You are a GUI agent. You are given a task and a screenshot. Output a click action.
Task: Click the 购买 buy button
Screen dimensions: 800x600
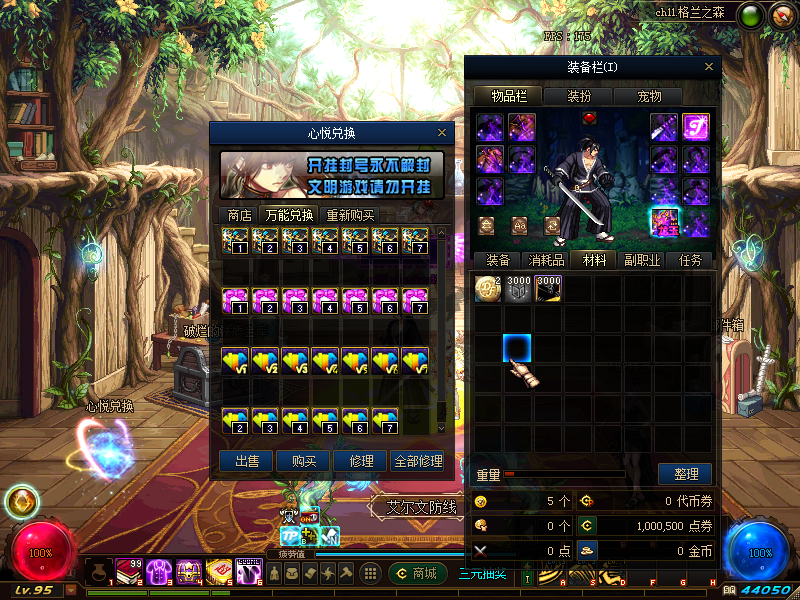click(x=303, y=461)
